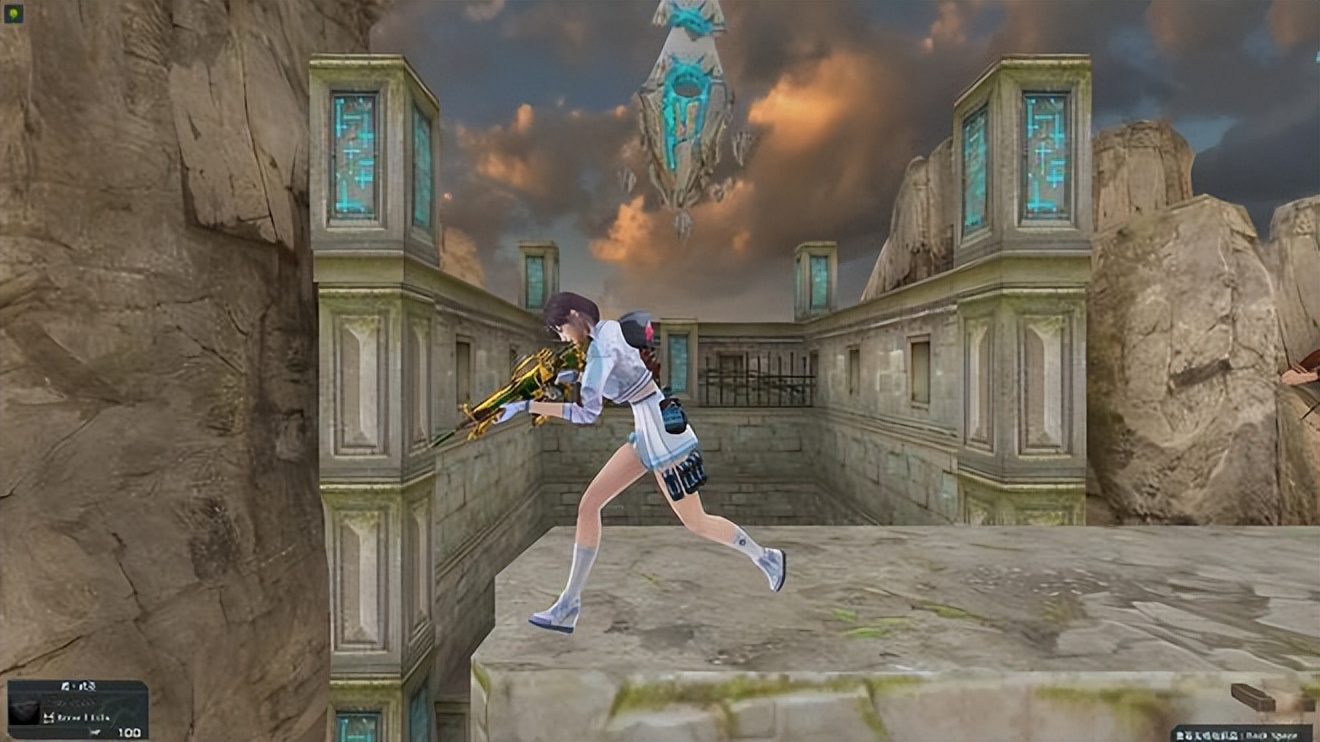This screenshot has width=1320, height=742.
Task: Select the weapon thumbnail in the HUD panel
Action: (24, 709)
